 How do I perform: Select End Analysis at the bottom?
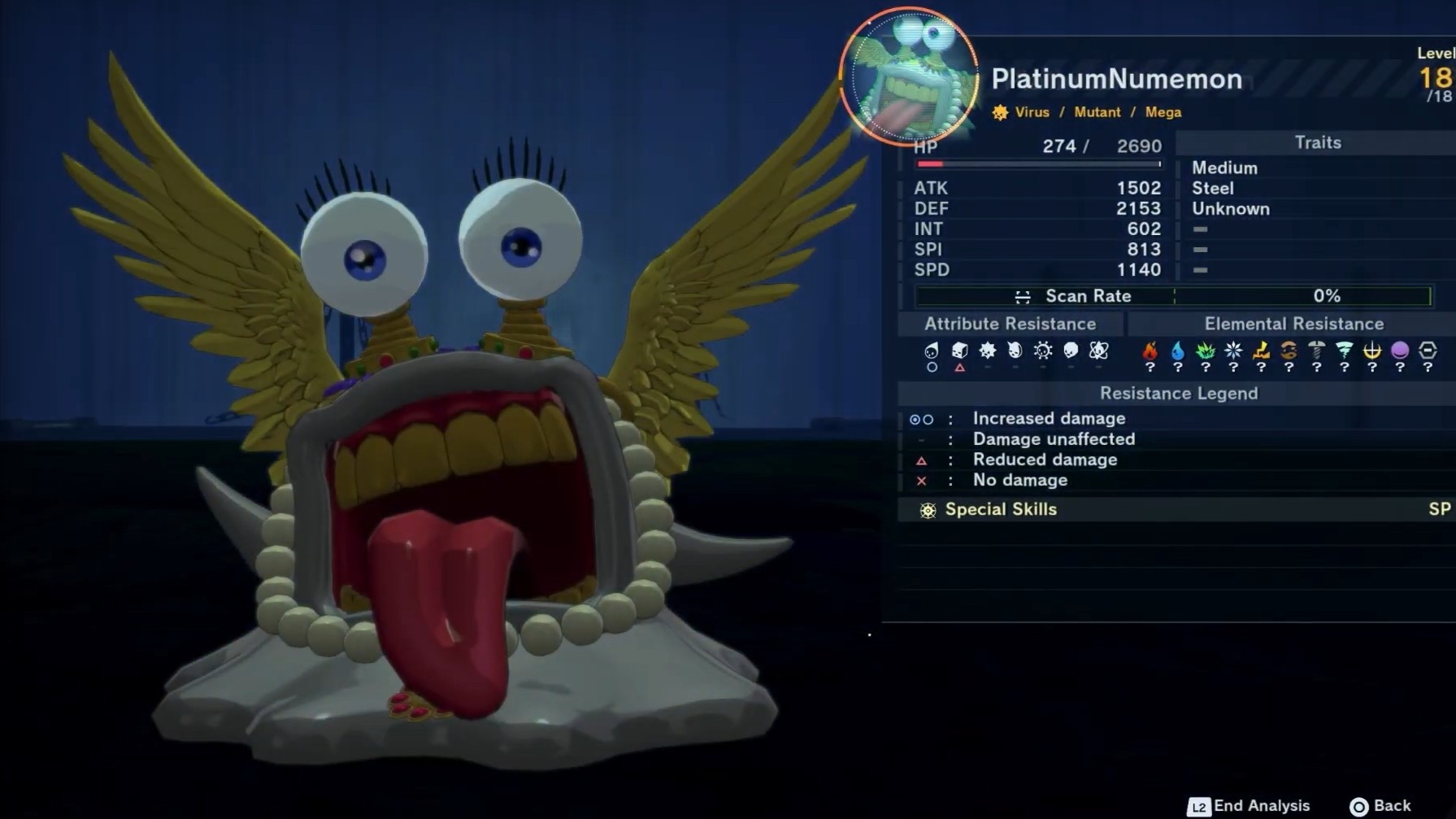pyautogui.click(x=1250, y=806)
